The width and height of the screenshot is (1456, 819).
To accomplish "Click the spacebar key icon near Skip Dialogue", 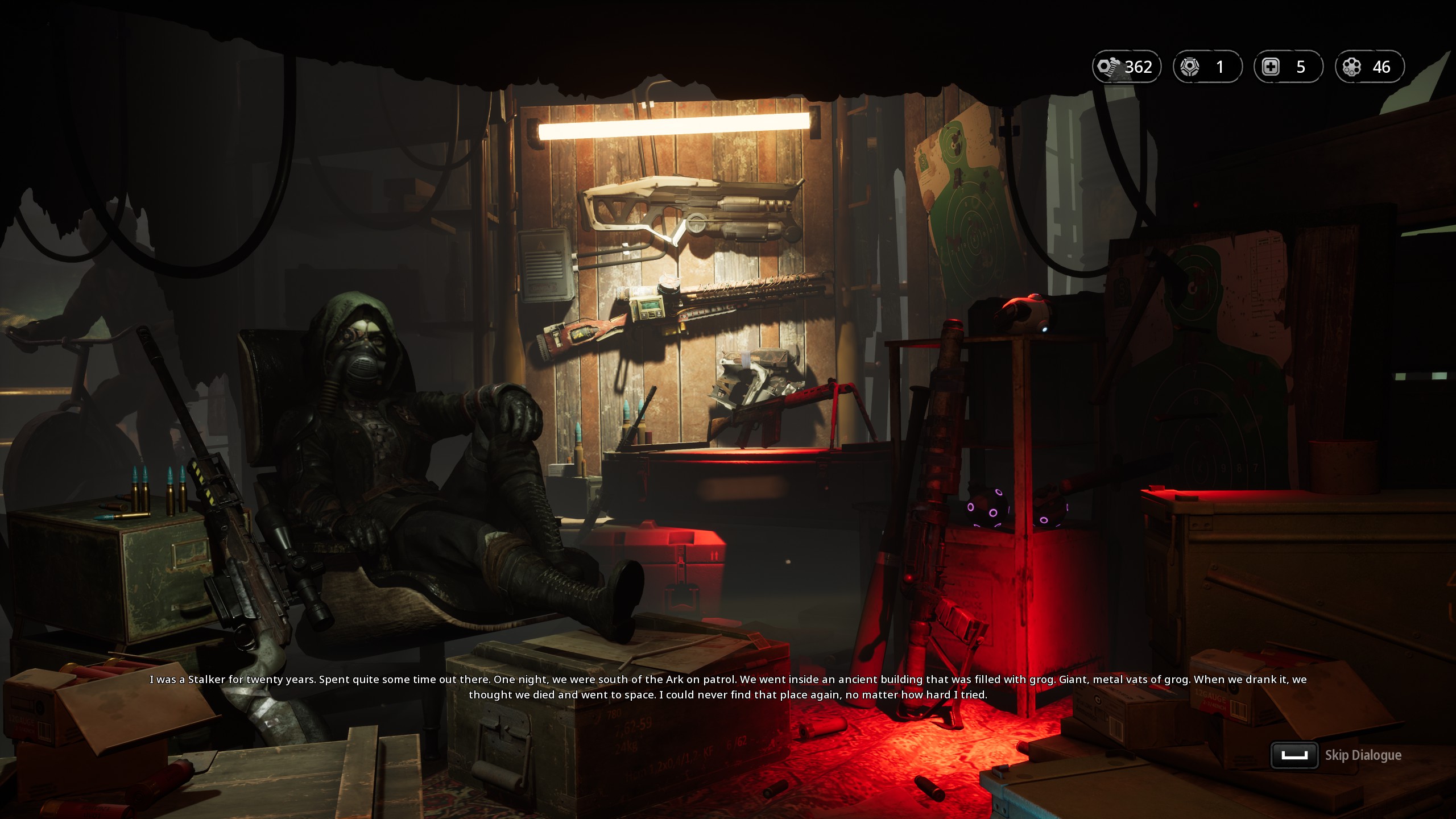I will [1294, 756].
